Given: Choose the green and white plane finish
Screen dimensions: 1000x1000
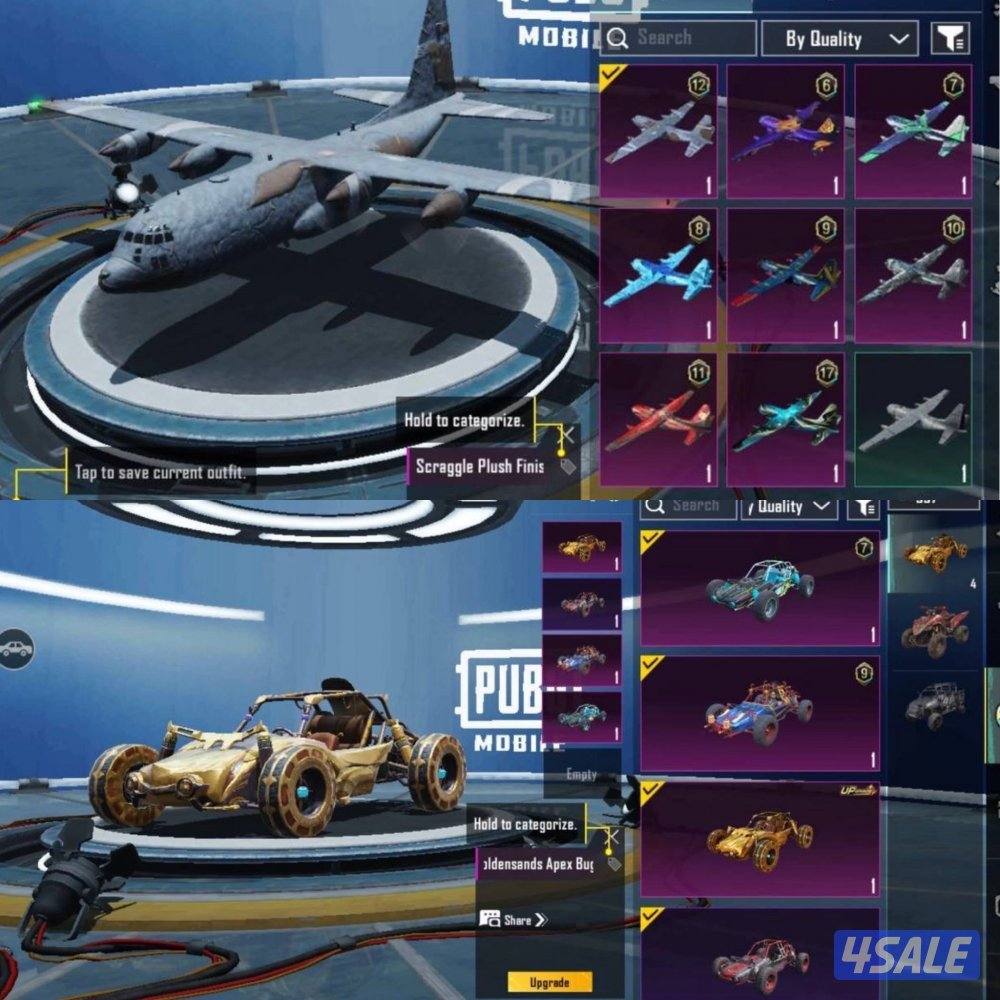Looking at the screenshot, I should coord(913,131).
